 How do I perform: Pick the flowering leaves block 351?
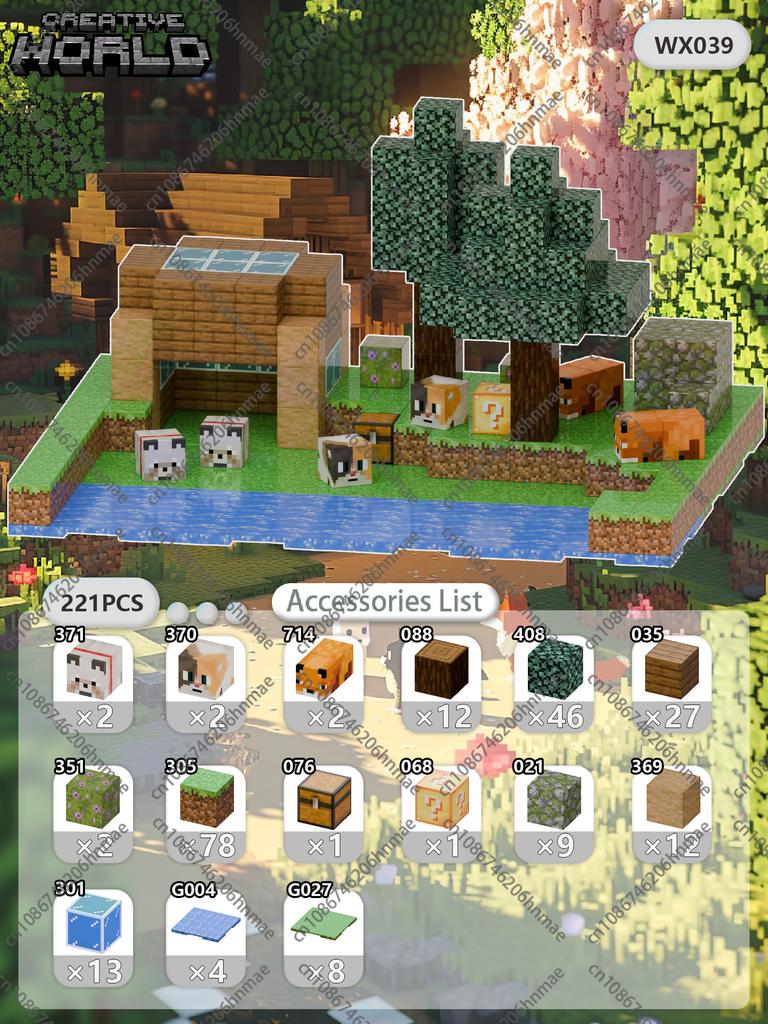92,812
